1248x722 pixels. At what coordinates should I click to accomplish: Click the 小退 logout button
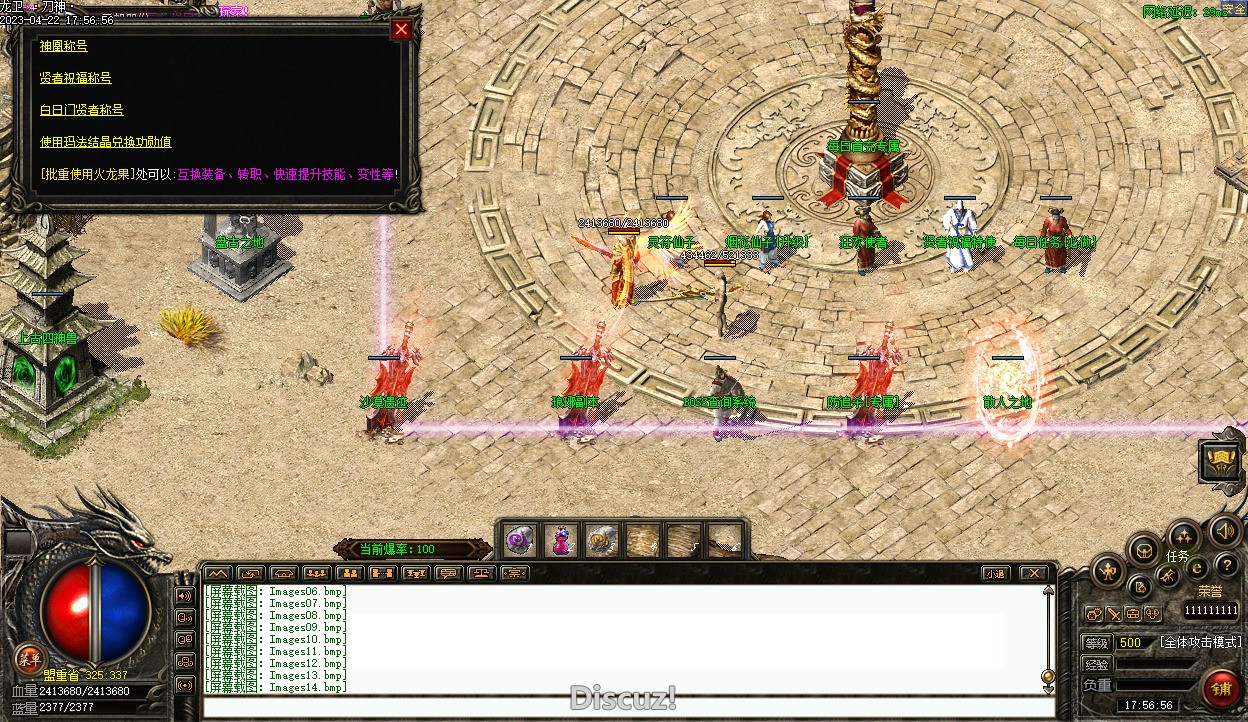[x=994, y=573]
